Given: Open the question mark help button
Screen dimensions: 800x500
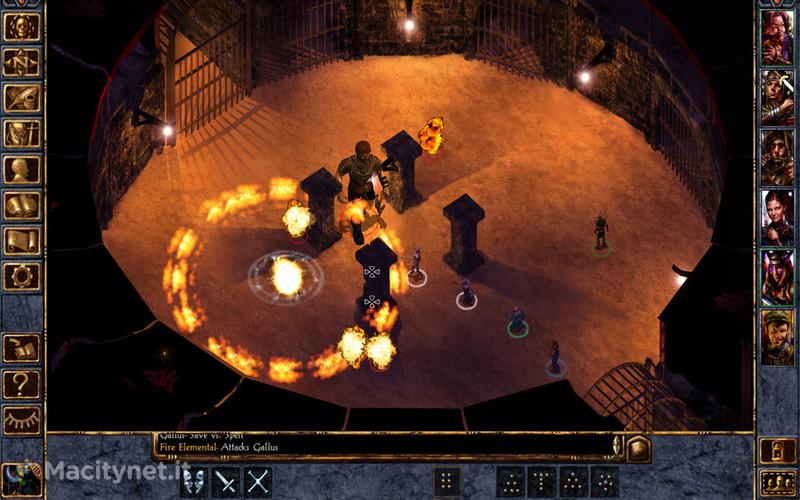Looking at the screenshot, I should pos(21,384).
